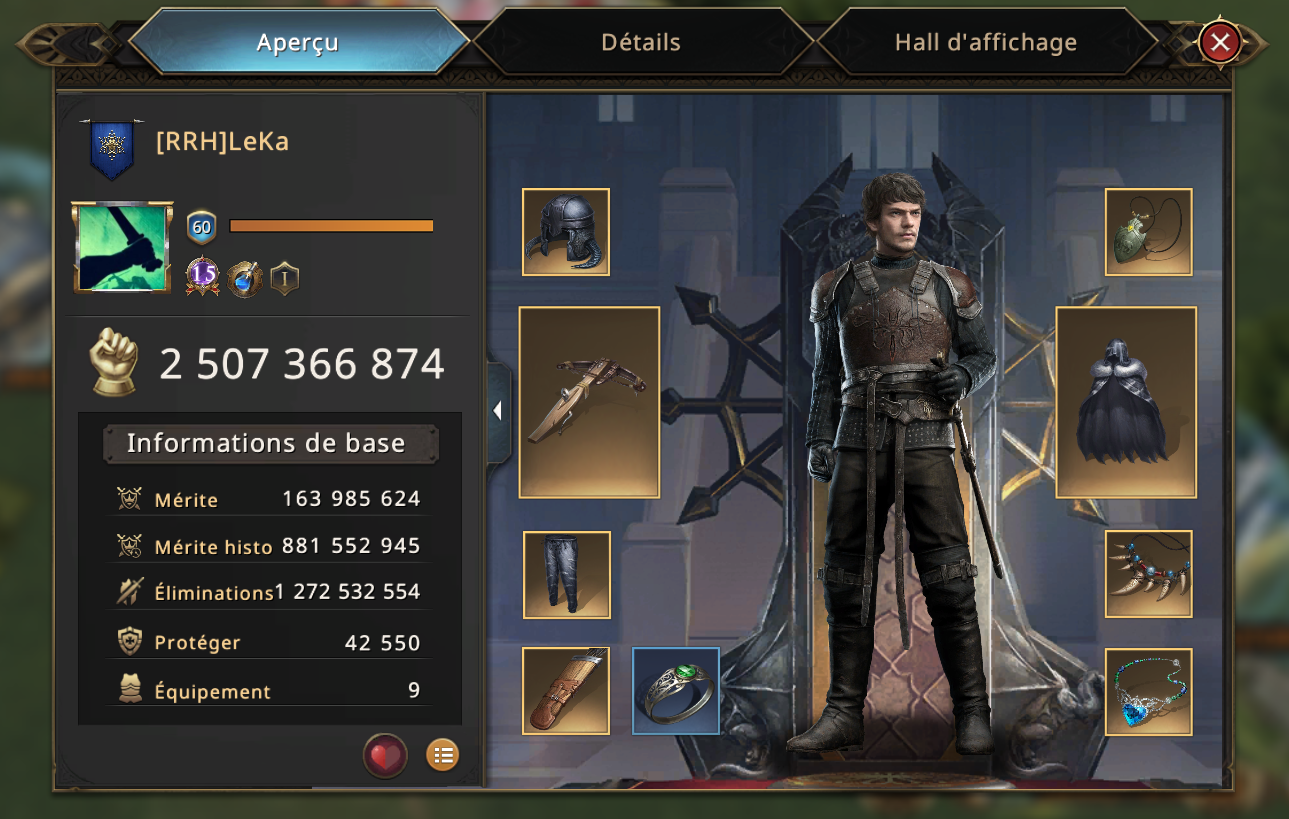Inspect the green pendant amulet slot
This screenshot has width=1289, height=819.
tap(1148, 232)
